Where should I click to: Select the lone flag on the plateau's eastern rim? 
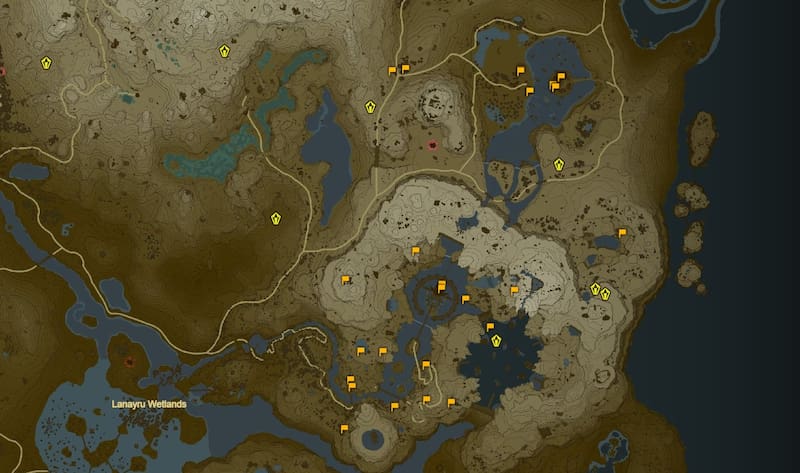pyautogui.click(x=622, y=232)
